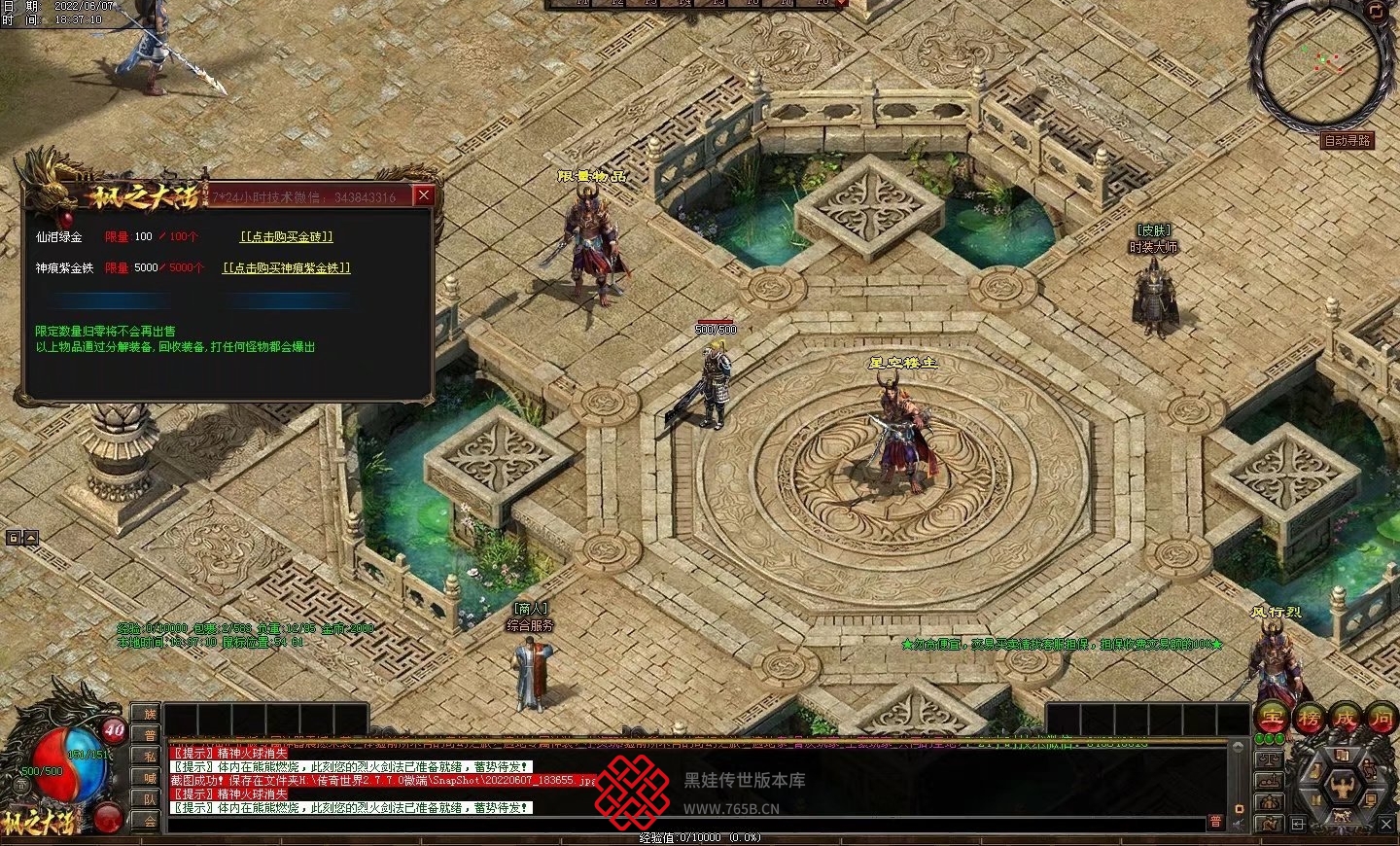The width and height of the screenshot is (1400, 846).
Task: Open the circular minimap
Action: (x=1319, y=67)
